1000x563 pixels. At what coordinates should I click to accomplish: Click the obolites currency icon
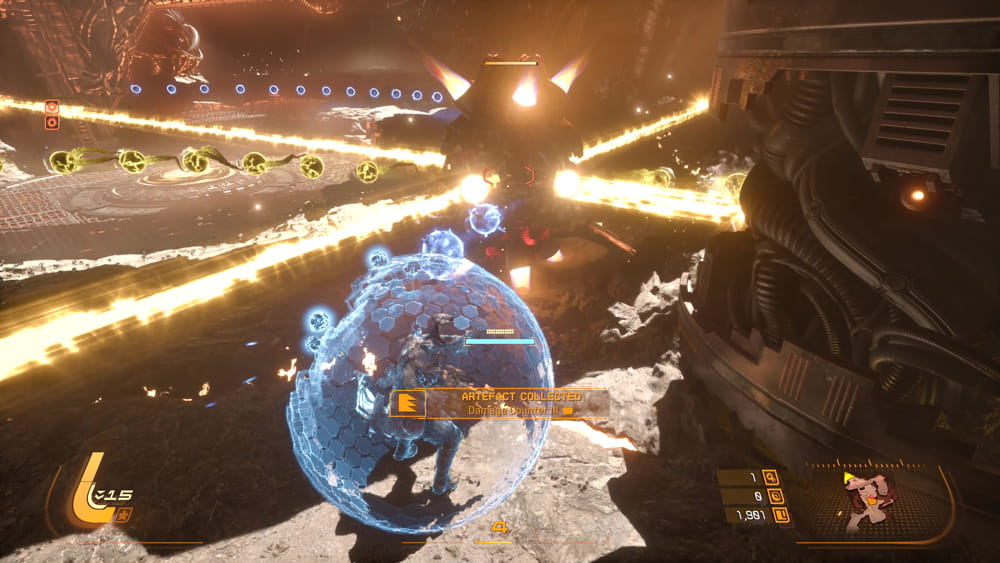[781, 515]
